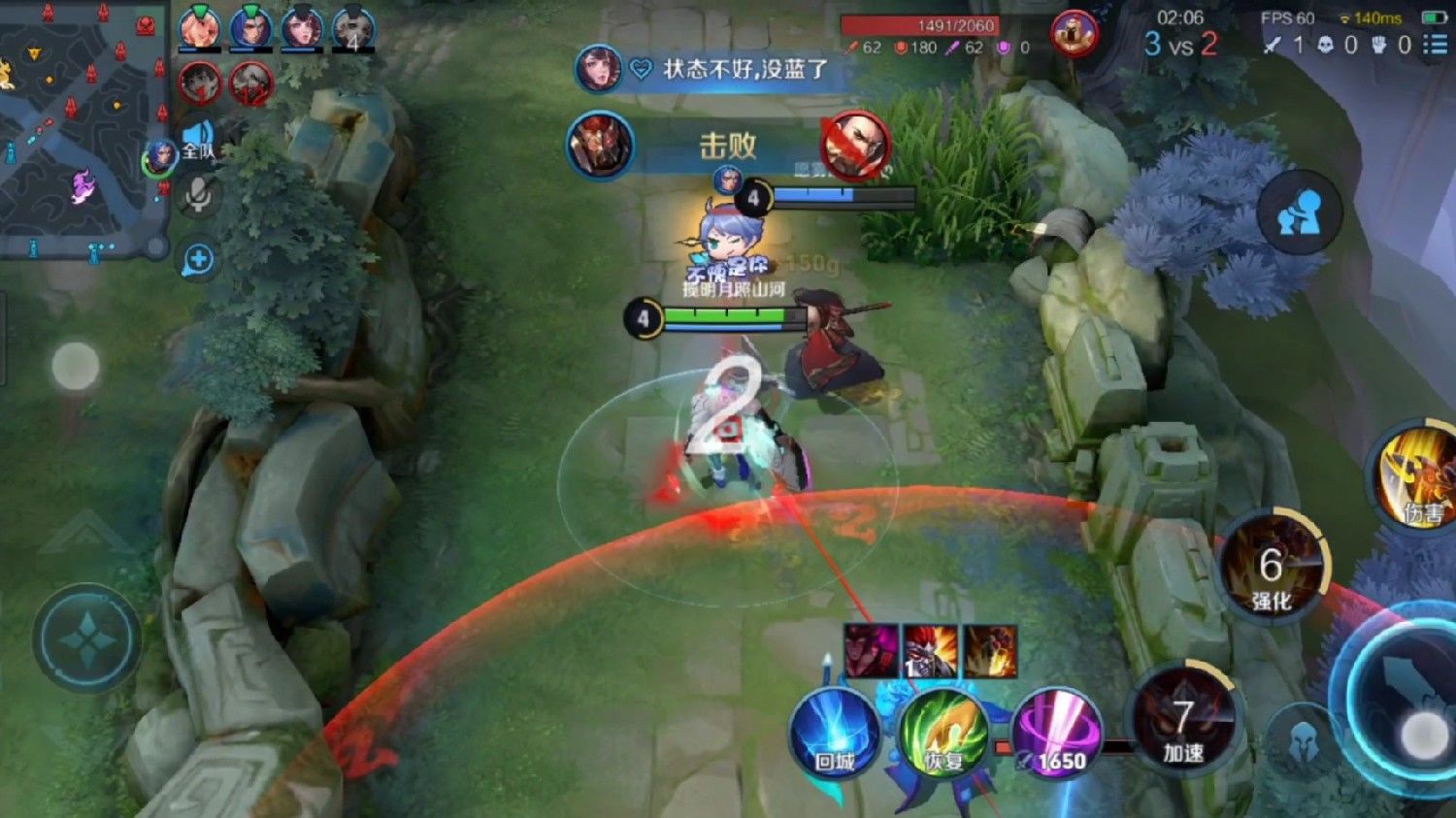This screenshot has width=1456, height=818.
Task: Tap the spectate camera icon on the right
Action: [1301, 212]
